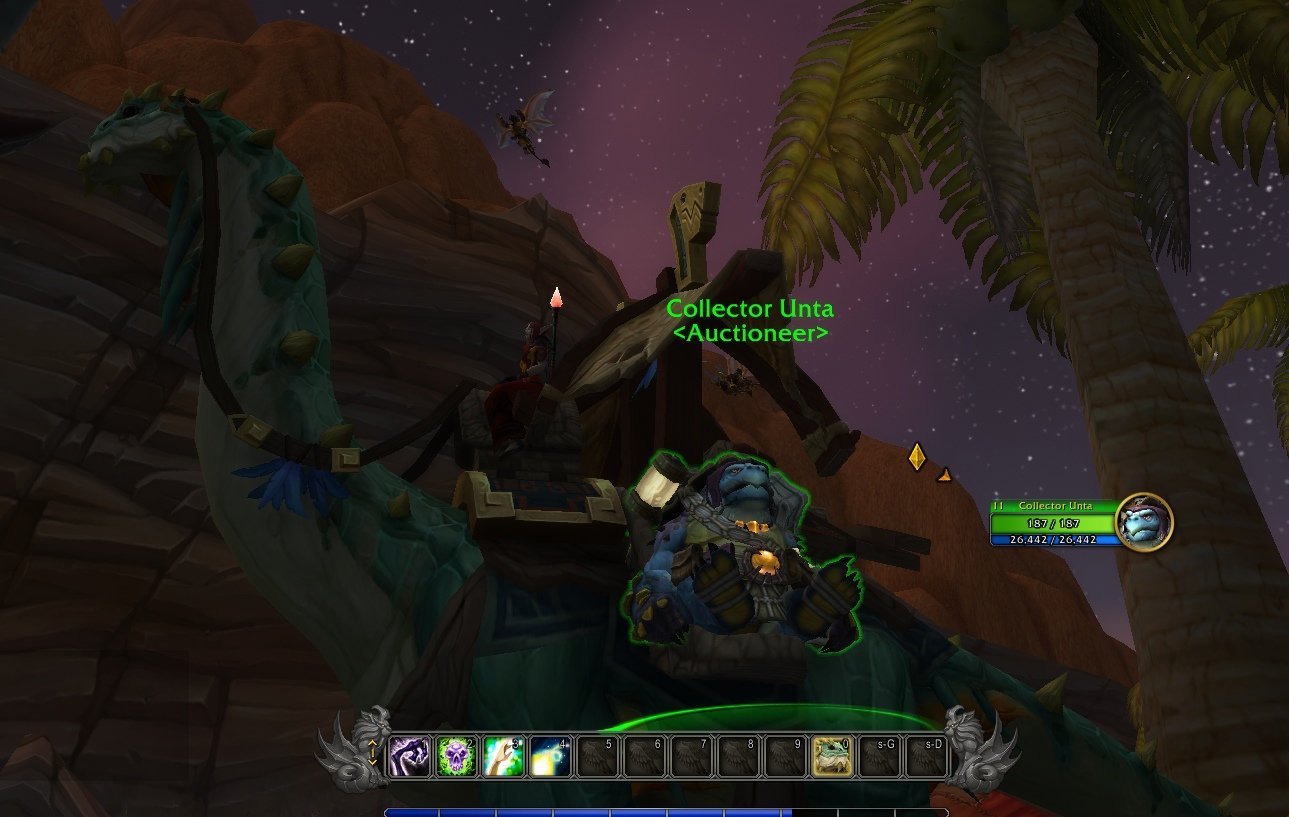This screenshot has height=817, width=1289.
Task: Summon the mount in slot 0
Action: tap(832, 756)
